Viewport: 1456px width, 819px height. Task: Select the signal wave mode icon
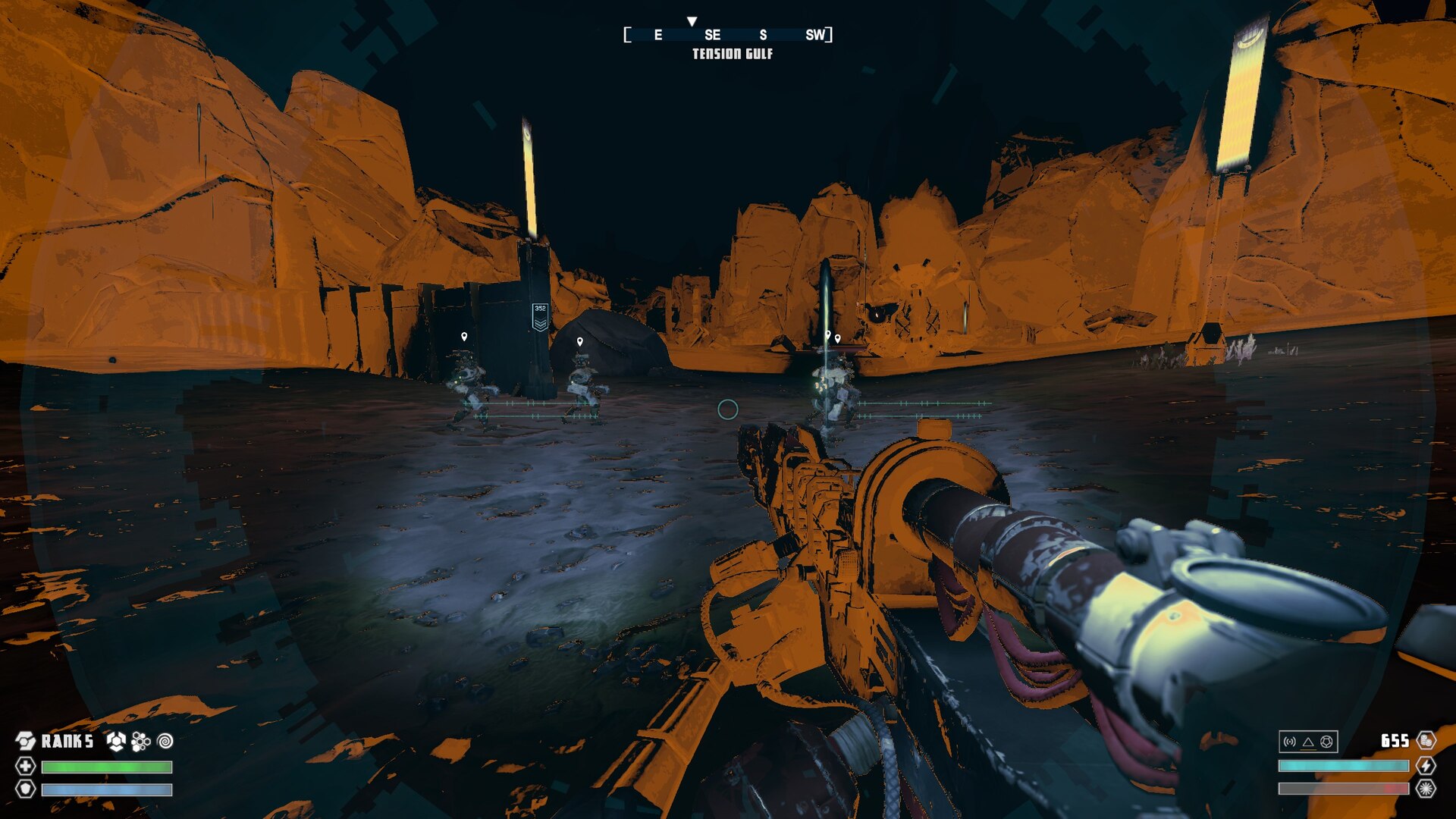1290,742
